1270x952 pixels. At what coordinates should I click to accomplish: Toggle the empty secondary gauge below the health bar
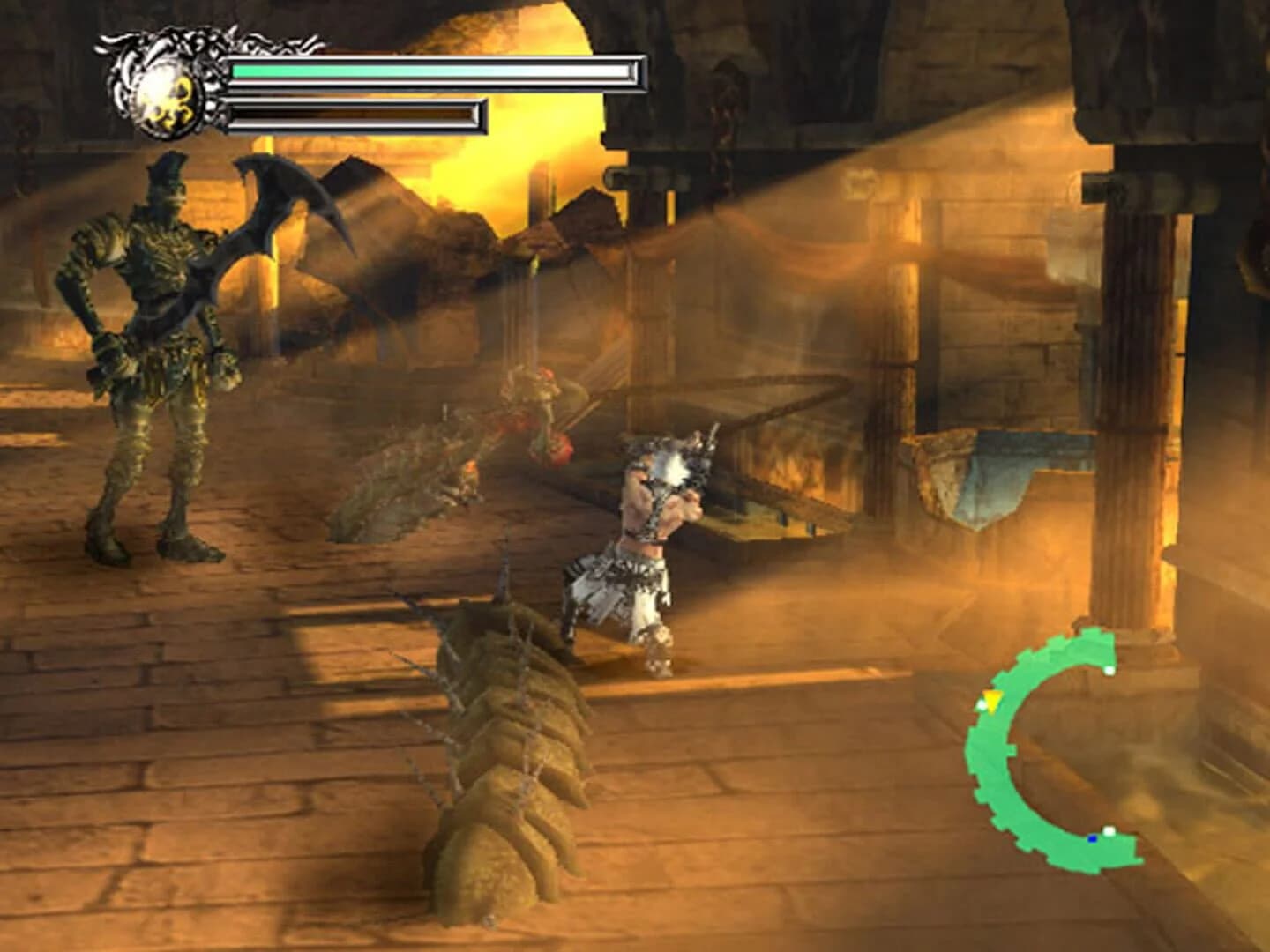coord(353,113)
